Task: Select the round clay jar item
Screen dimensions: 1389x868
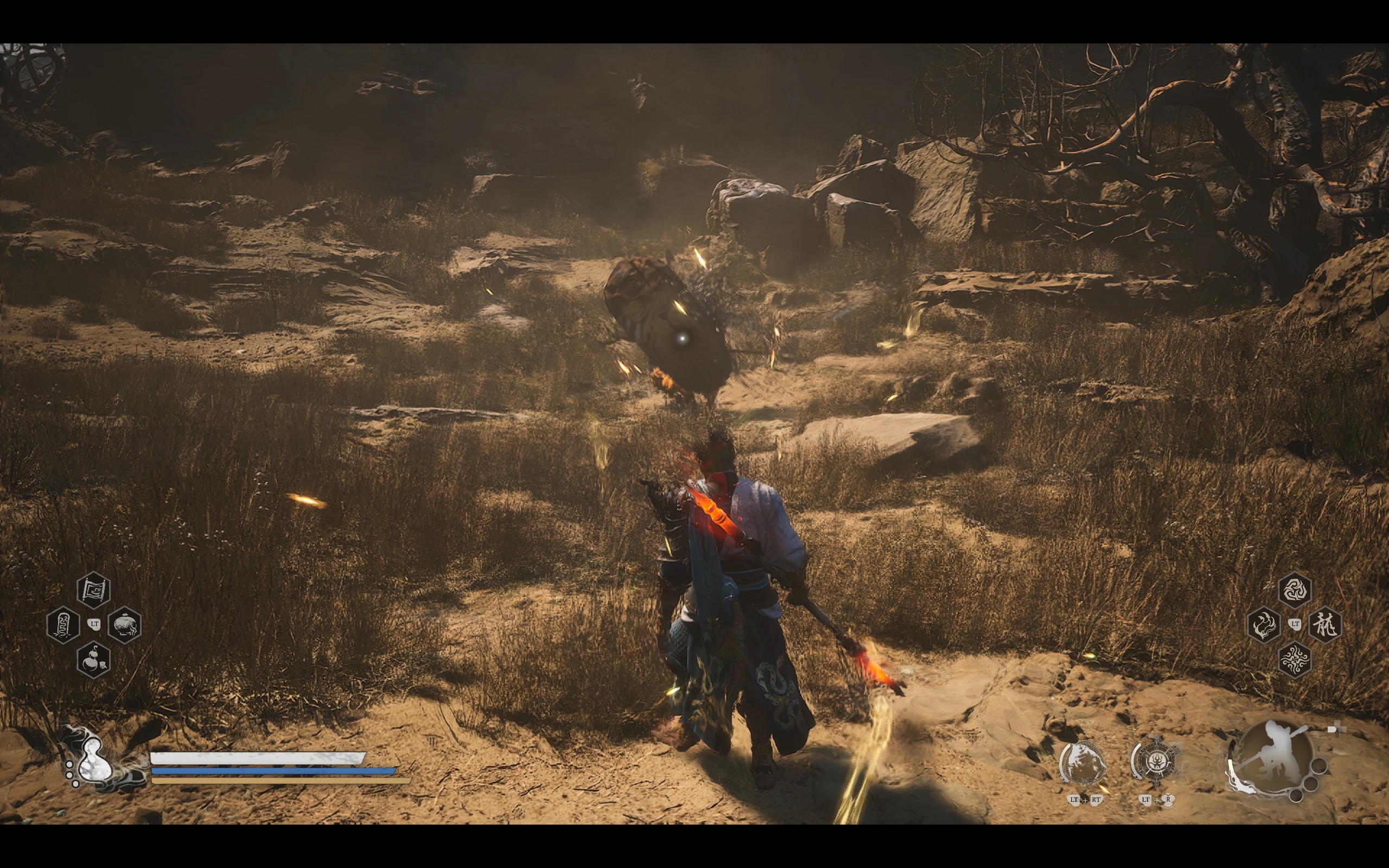Action: 124,624
